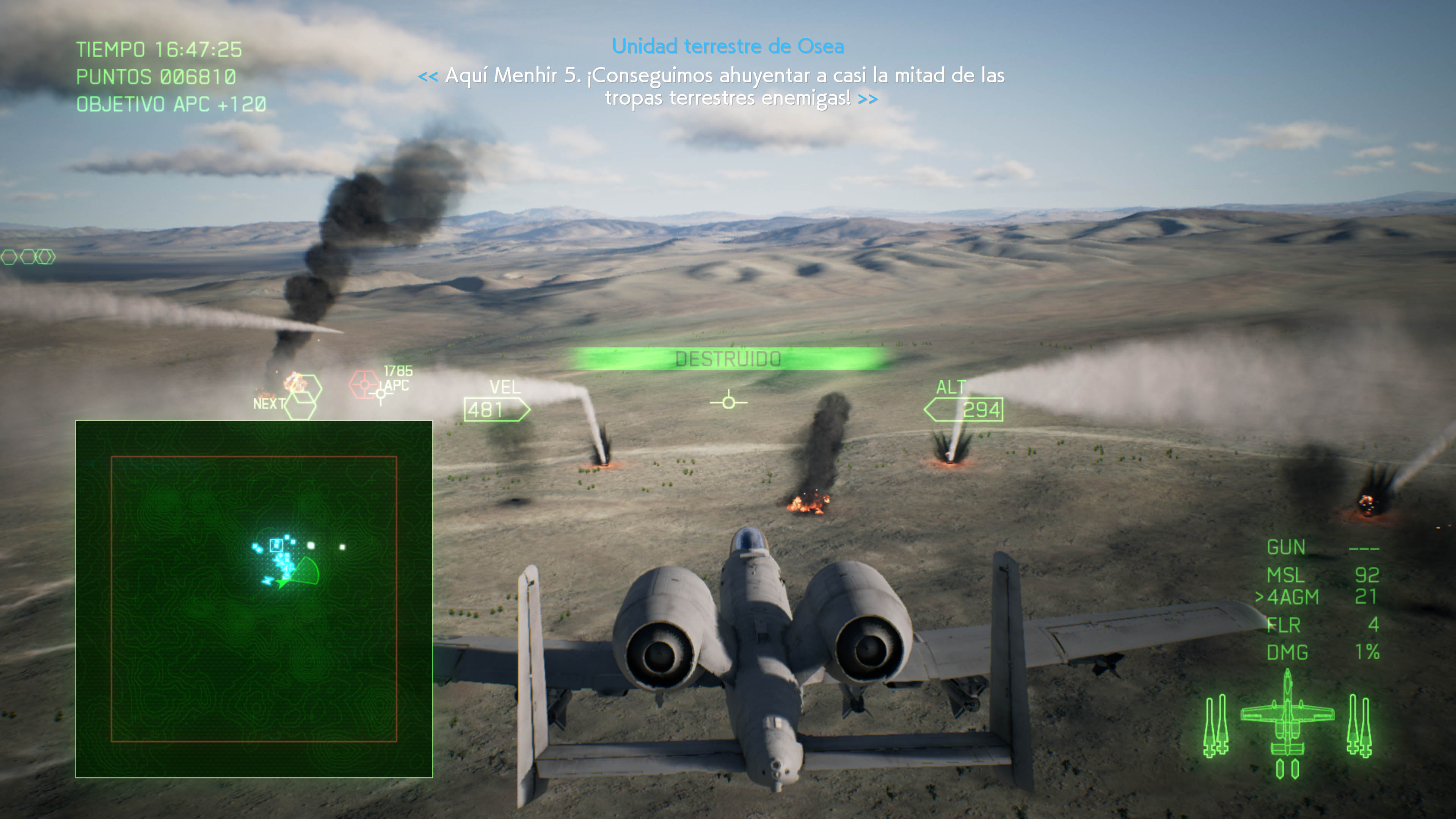Screen dimensions: 1456x819
Task: Select the red APC target marker
Action: (x=364, y=385)
